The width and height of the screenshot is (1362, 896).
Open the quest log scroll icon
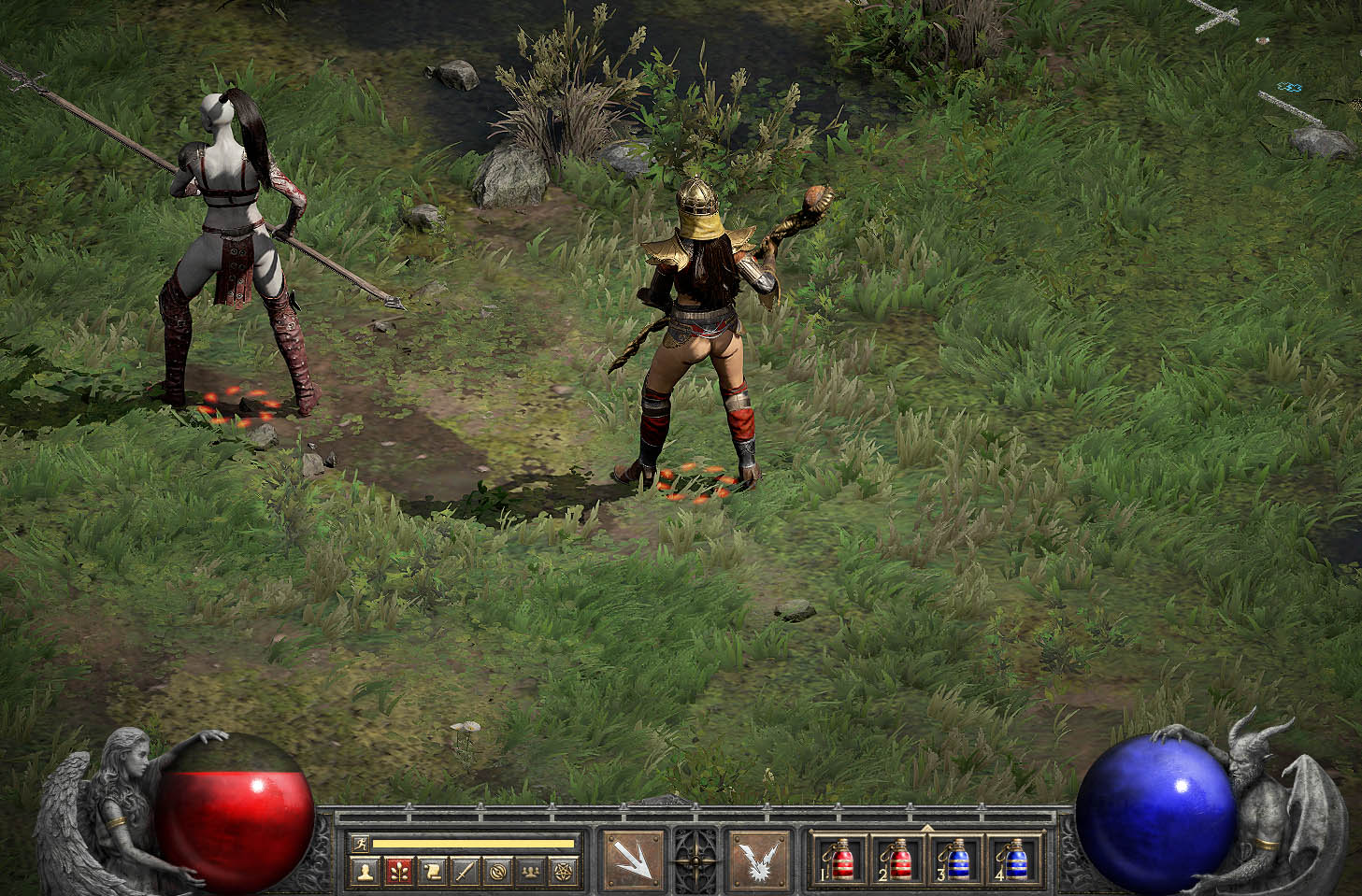click(x=430, y=869)
